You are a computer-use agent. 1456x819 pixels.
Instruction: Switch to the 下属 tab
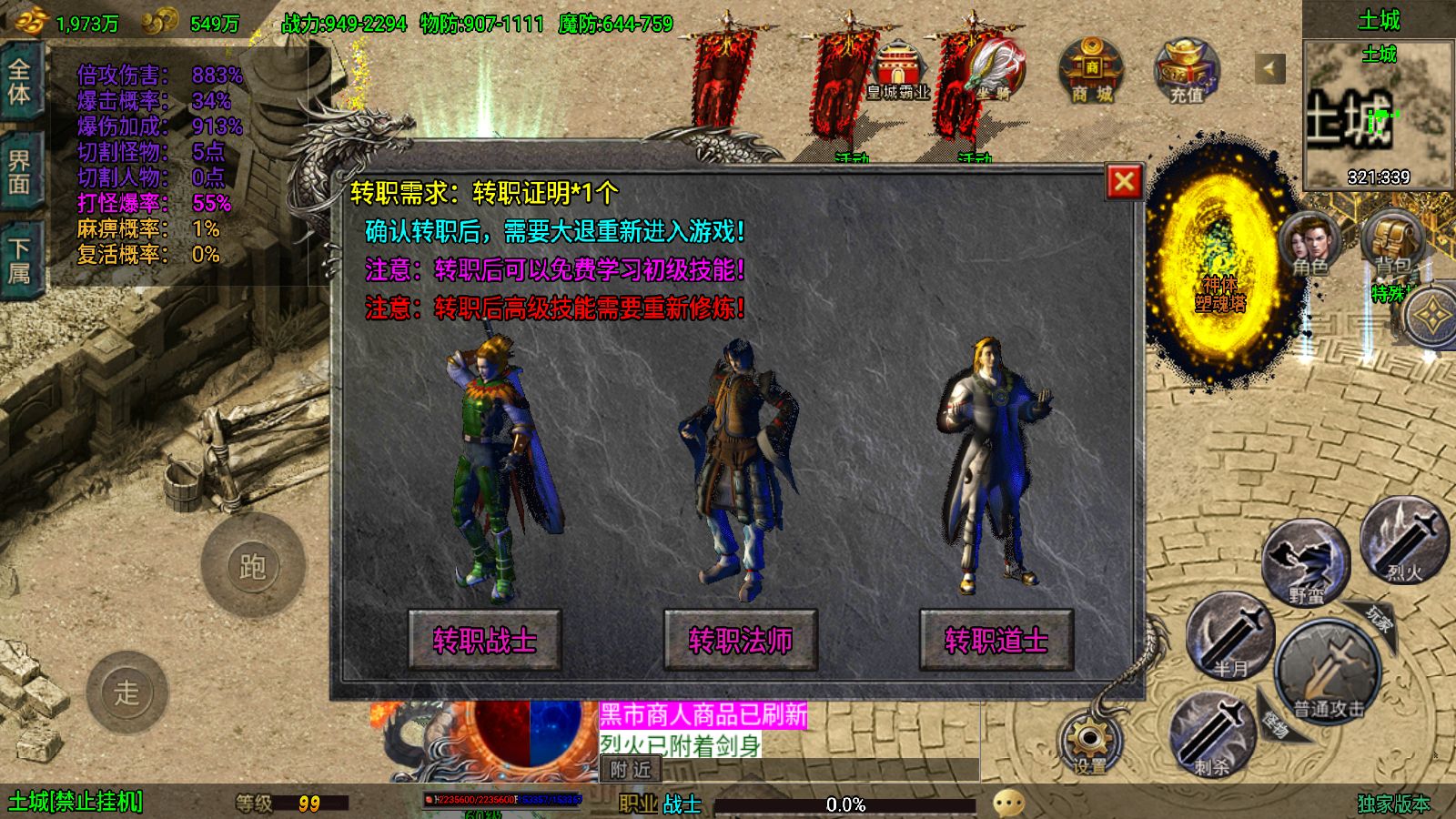tap(19, 261)
